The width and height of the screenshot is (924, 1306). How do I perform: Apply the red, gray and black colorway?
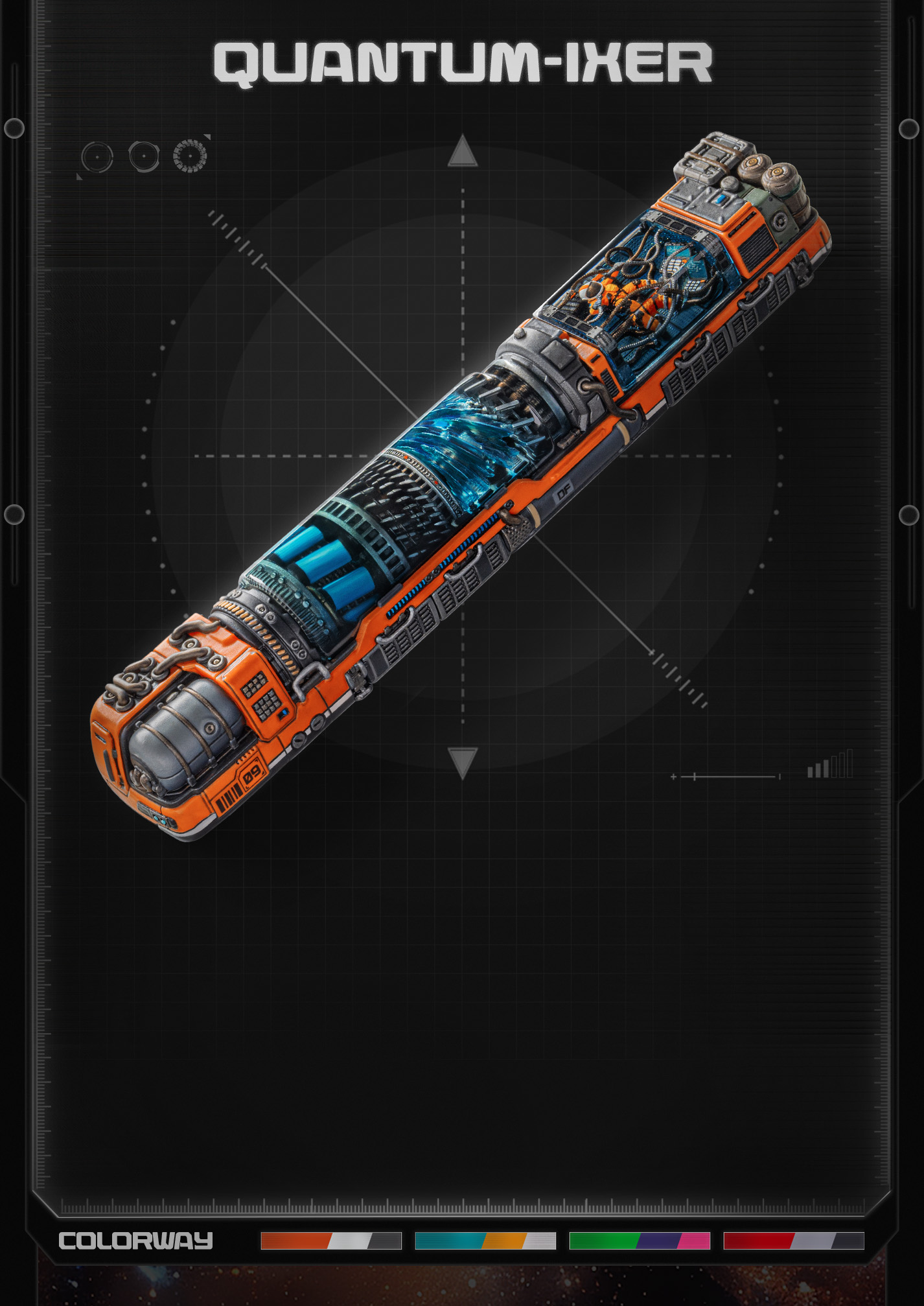[x=793, y=1241]
